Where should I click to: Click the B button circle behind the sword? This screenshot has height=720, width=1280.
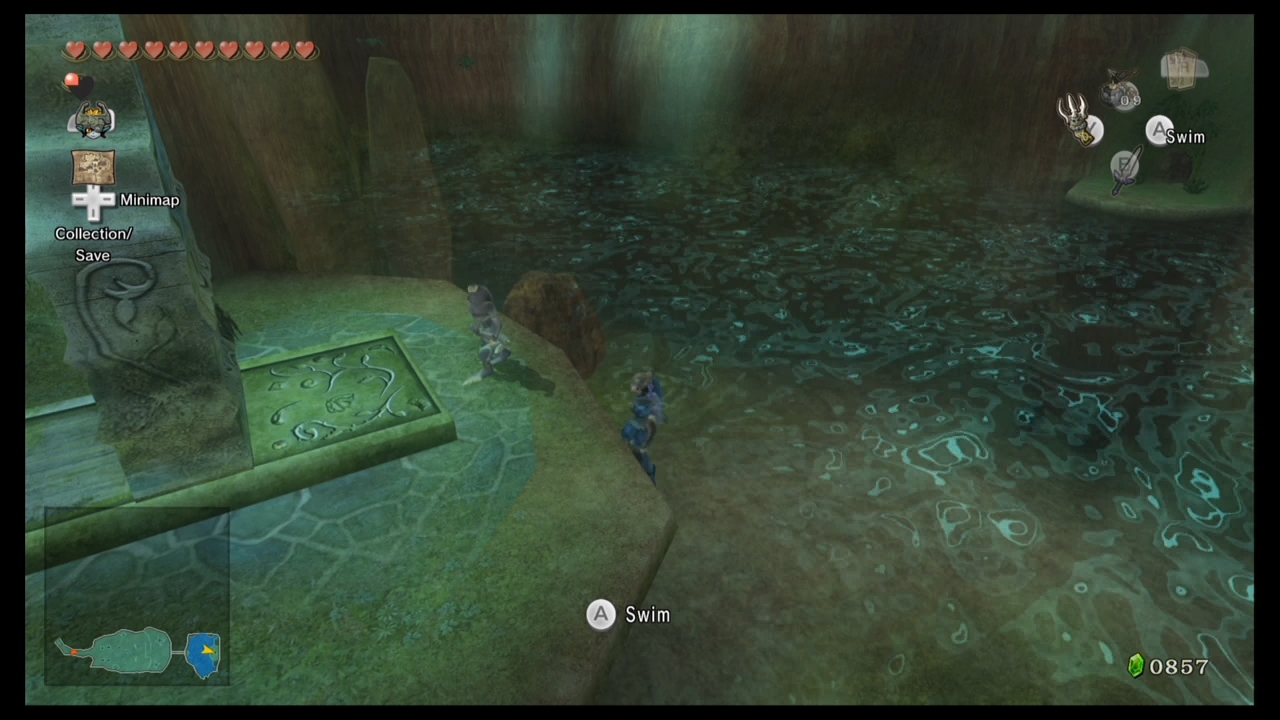pyautogui.click(x=1124, y=164)
